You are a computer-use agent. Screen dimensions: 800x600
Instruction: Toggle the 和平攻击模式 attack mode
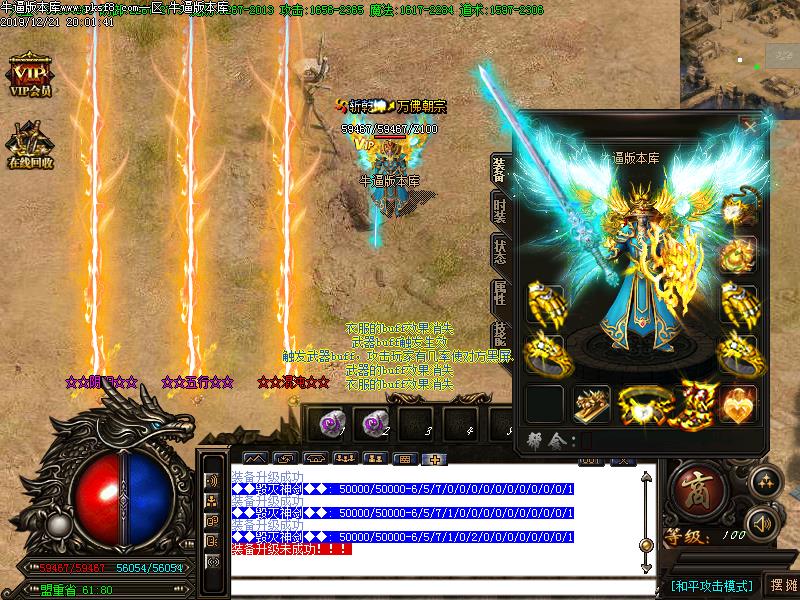(x=712, y=585)
